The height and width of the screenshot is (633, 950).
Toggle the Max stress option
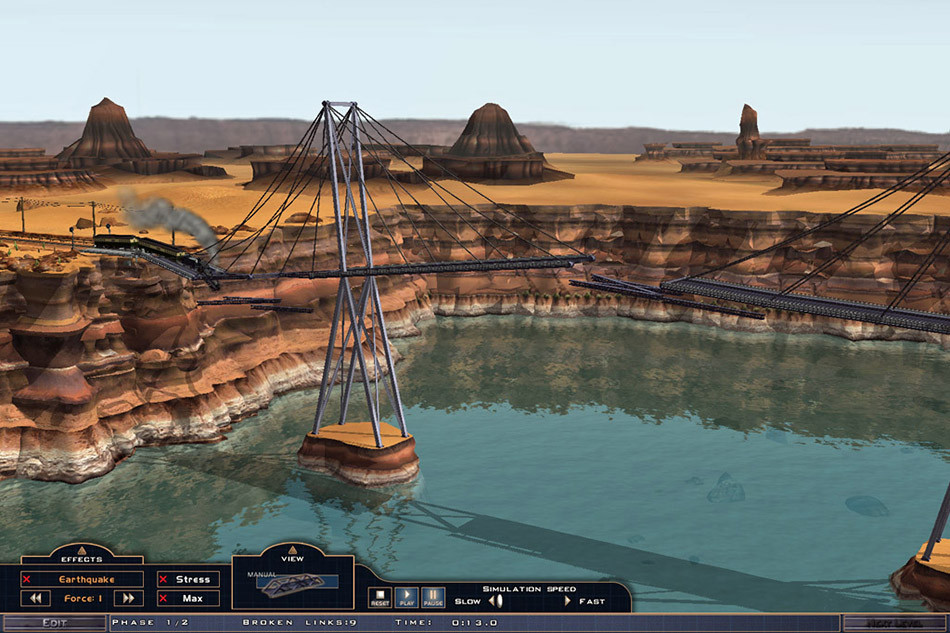[163, 598]
